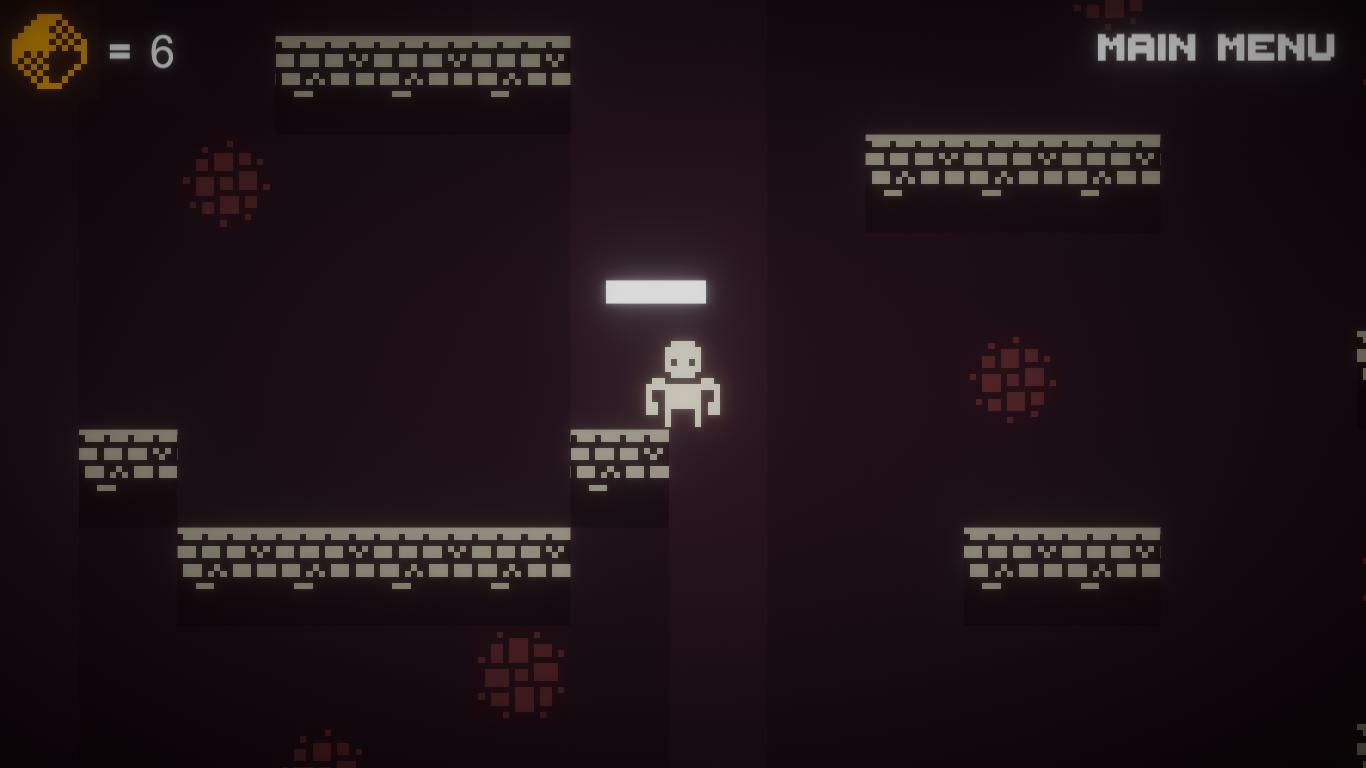
Task: Select the white pixel character sprite
Action: tap(685, 385)
